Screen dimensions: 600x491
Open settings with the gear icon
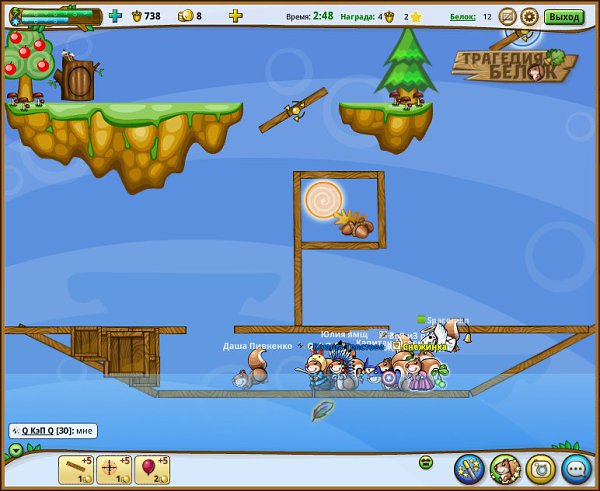529,16
